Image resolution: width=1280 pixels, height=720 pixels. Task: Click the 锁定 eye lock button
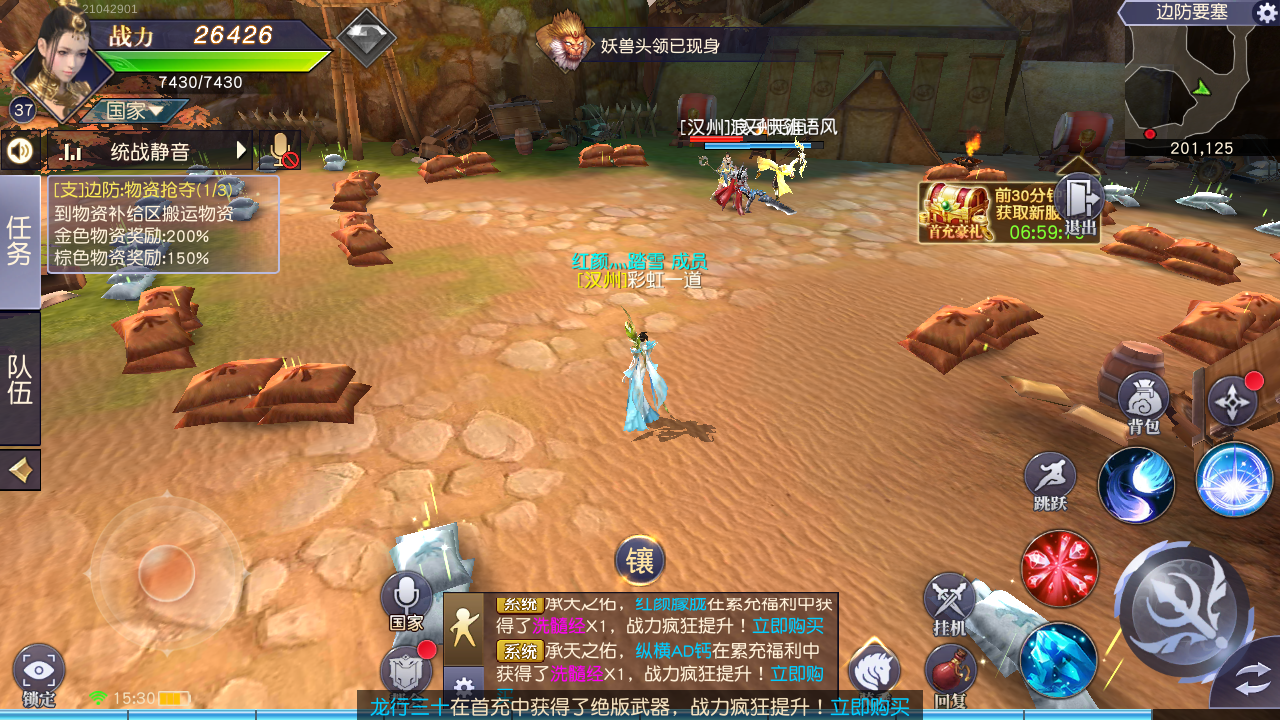tap(39, 672)
